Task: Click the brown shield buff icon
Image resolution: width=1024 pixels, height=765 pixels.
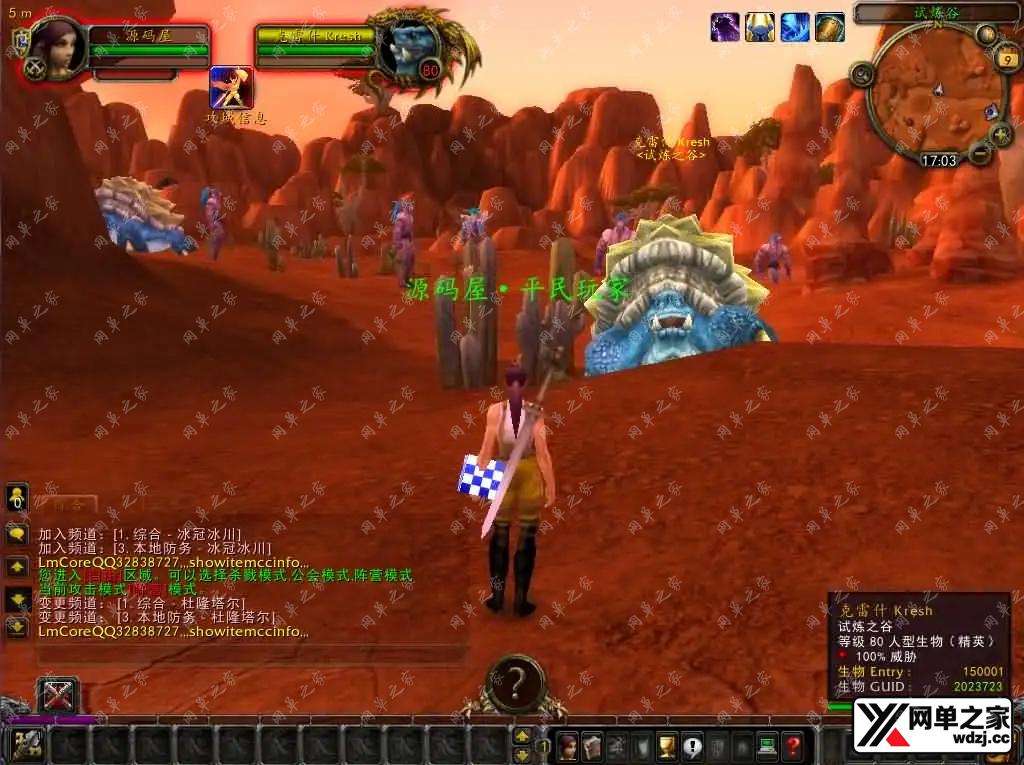Action: tap(830, 27)
